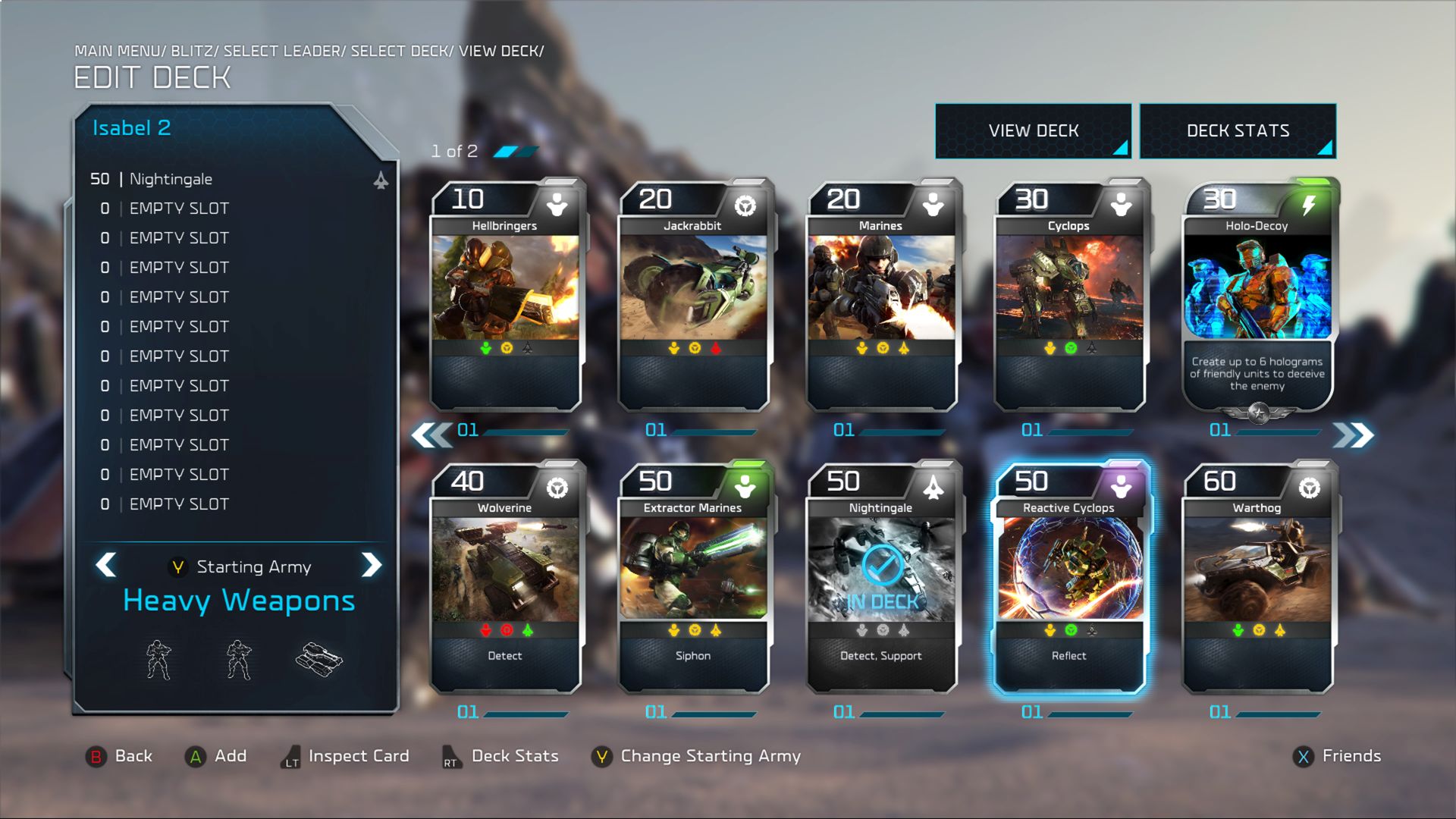
Task: Open the VIEW DECK button
Action: click(x=1033, y=130)
